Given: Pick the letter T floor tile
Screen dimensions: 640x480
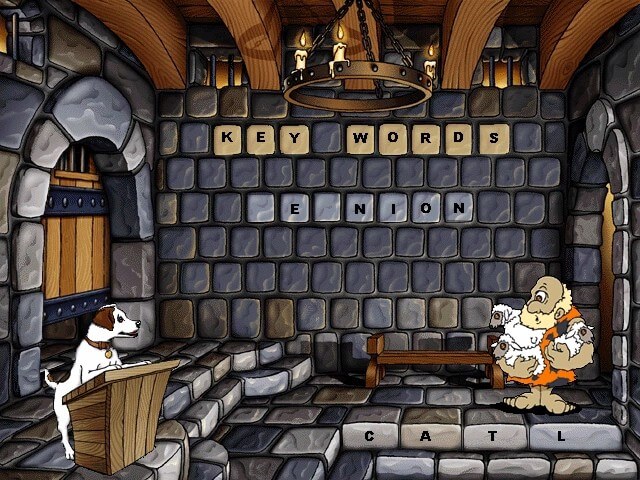Looking at the screenshot, I should click(x=494, y=436).
